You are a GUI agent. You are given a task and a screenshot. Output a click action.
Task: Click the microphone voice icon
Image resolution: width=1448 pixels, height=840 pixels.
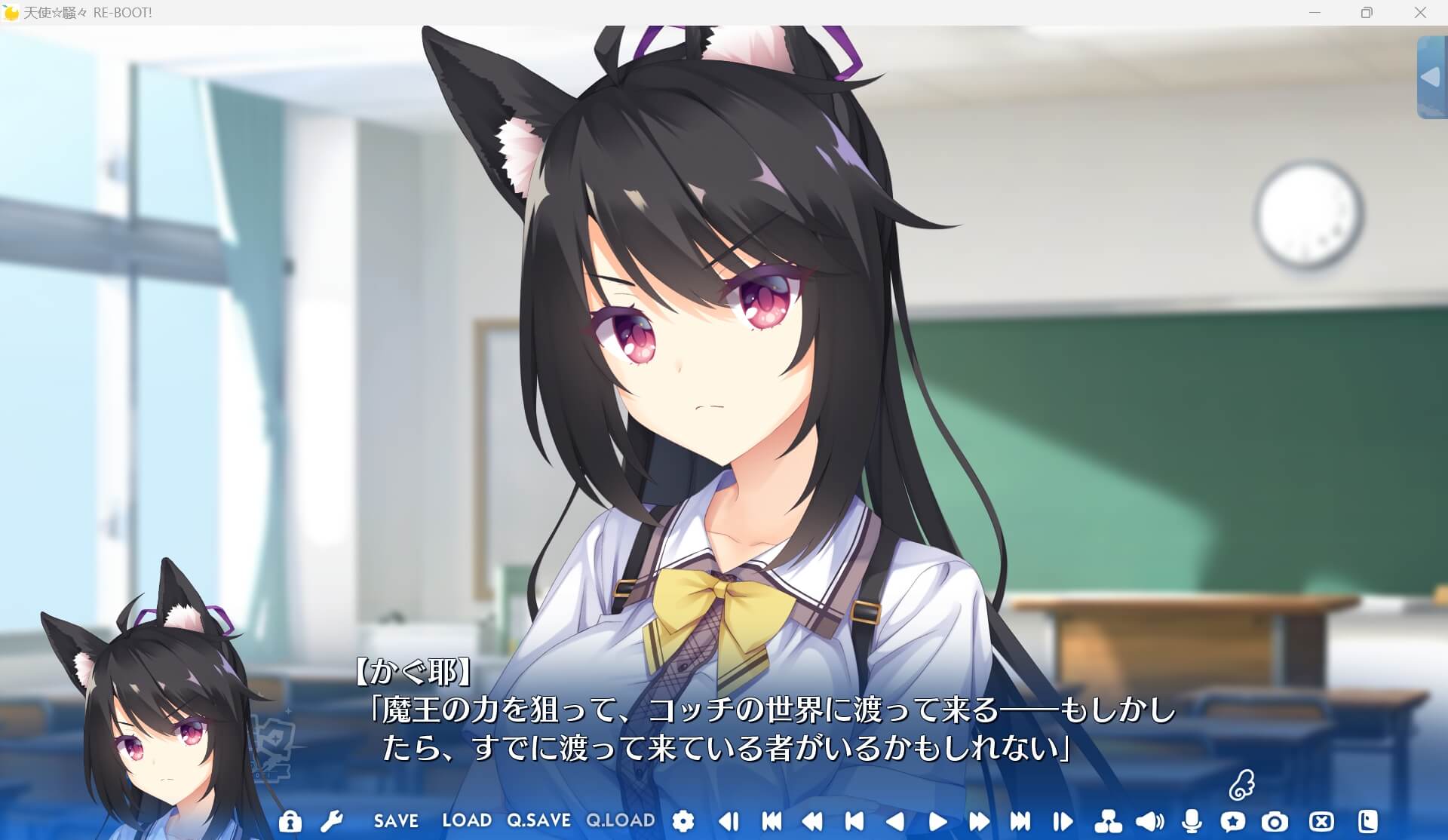pyautogui.click(x=1192, y=821)
